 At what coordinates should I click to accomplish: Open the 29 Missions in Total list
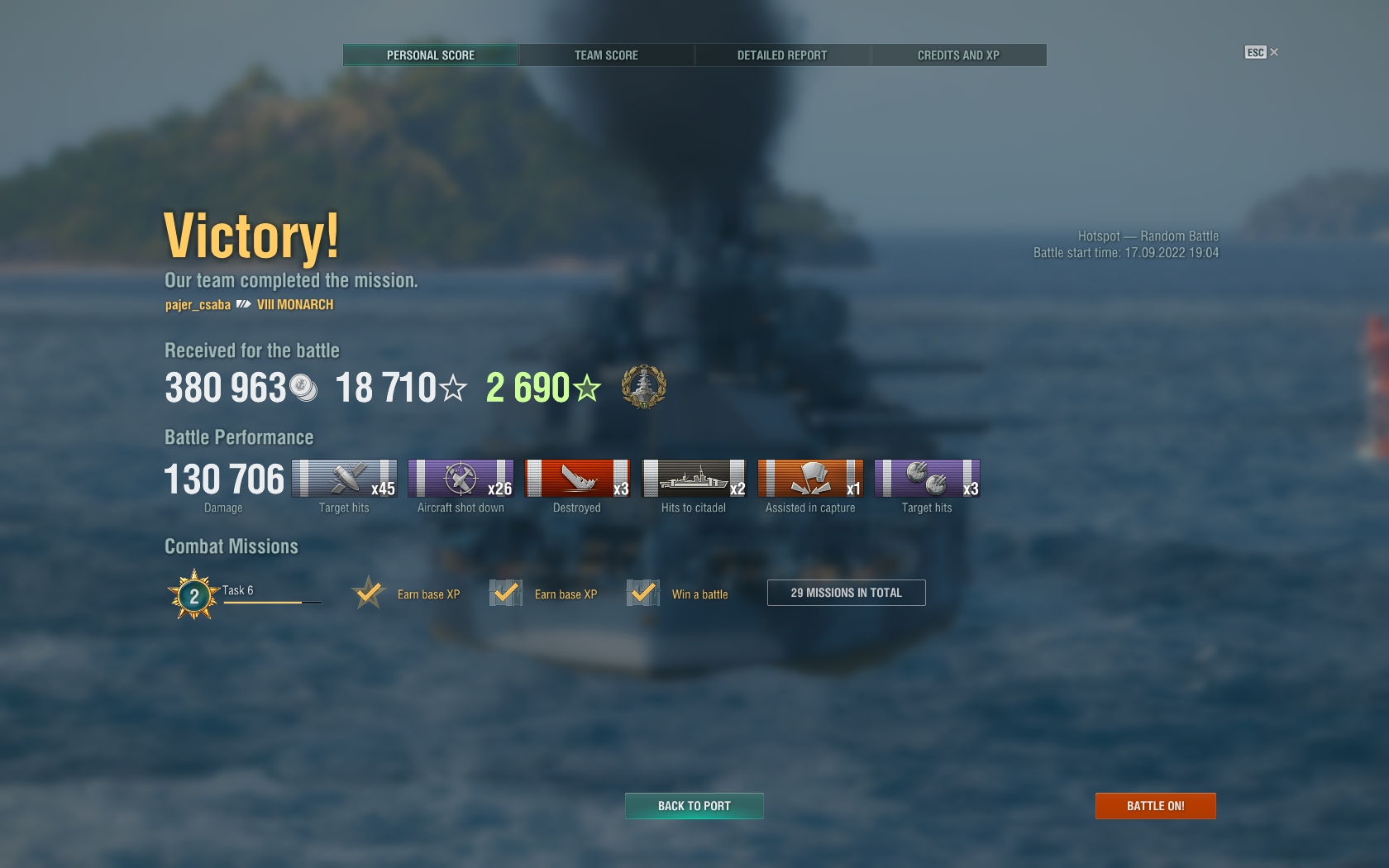pyautogui.click(x=846, y=593)
